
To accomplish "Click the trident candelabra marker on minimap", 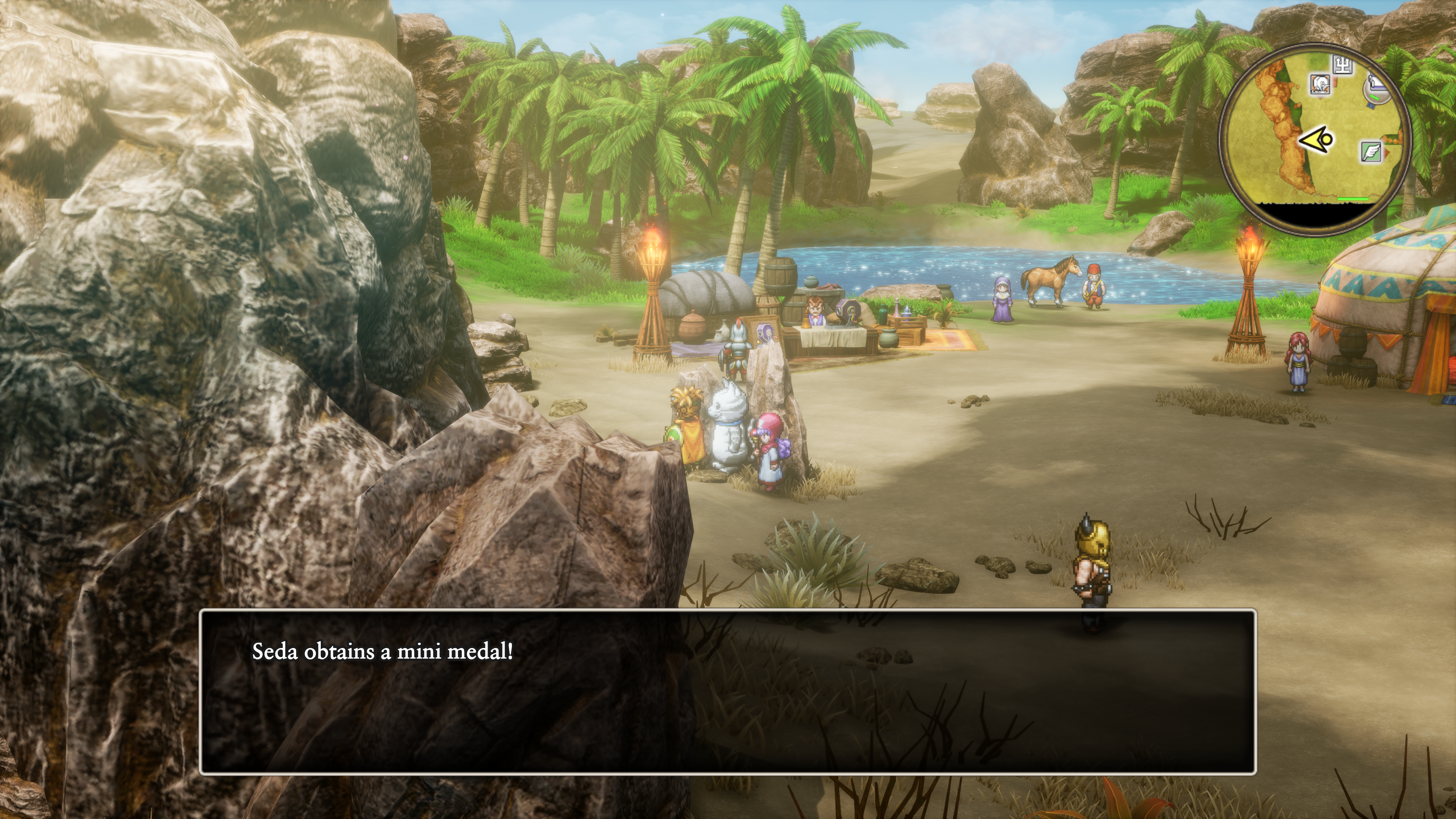I will pos(1343,65).
